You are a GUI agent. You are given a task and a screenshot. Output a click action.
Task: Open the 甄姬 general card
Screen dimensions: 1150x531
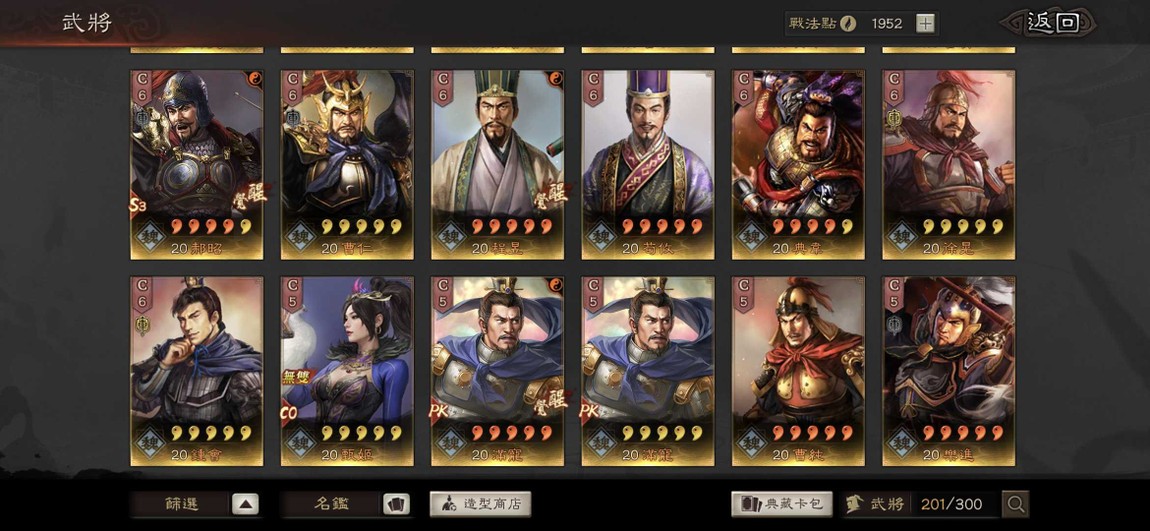347,371
